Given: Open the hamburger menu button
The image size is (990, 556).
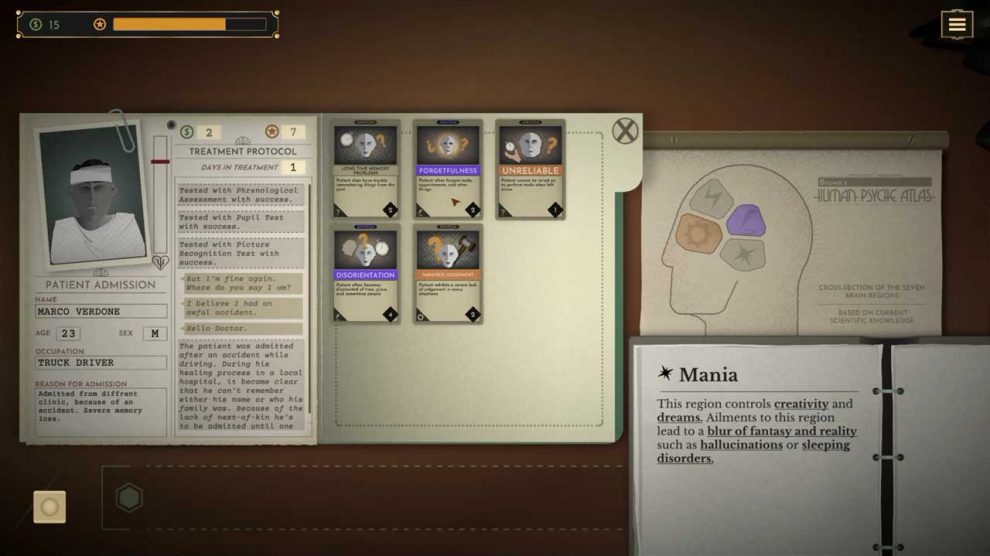Looking at the screenshot, I should point(956,25).
